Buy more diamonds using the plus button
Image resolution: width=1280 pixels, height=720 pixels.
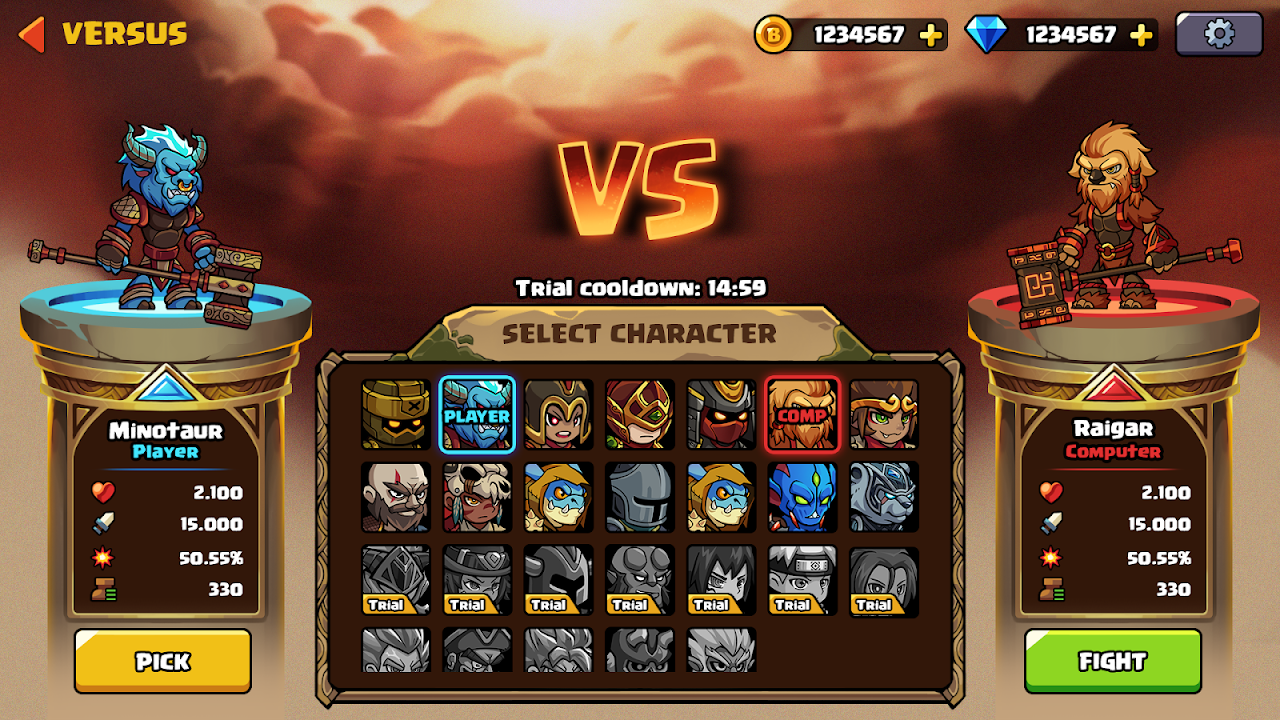[x=1141, y=35]
